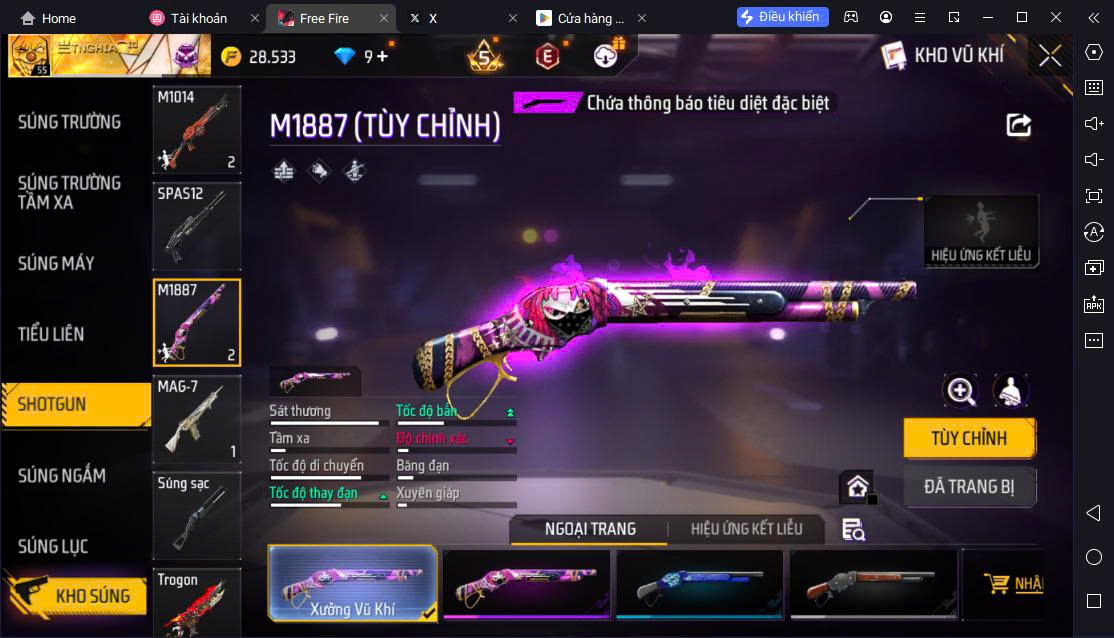Switch to the Hiệu Ứng Kết Liễu tab
Viewport: 1114px width, 638px height.
(747, 529)
